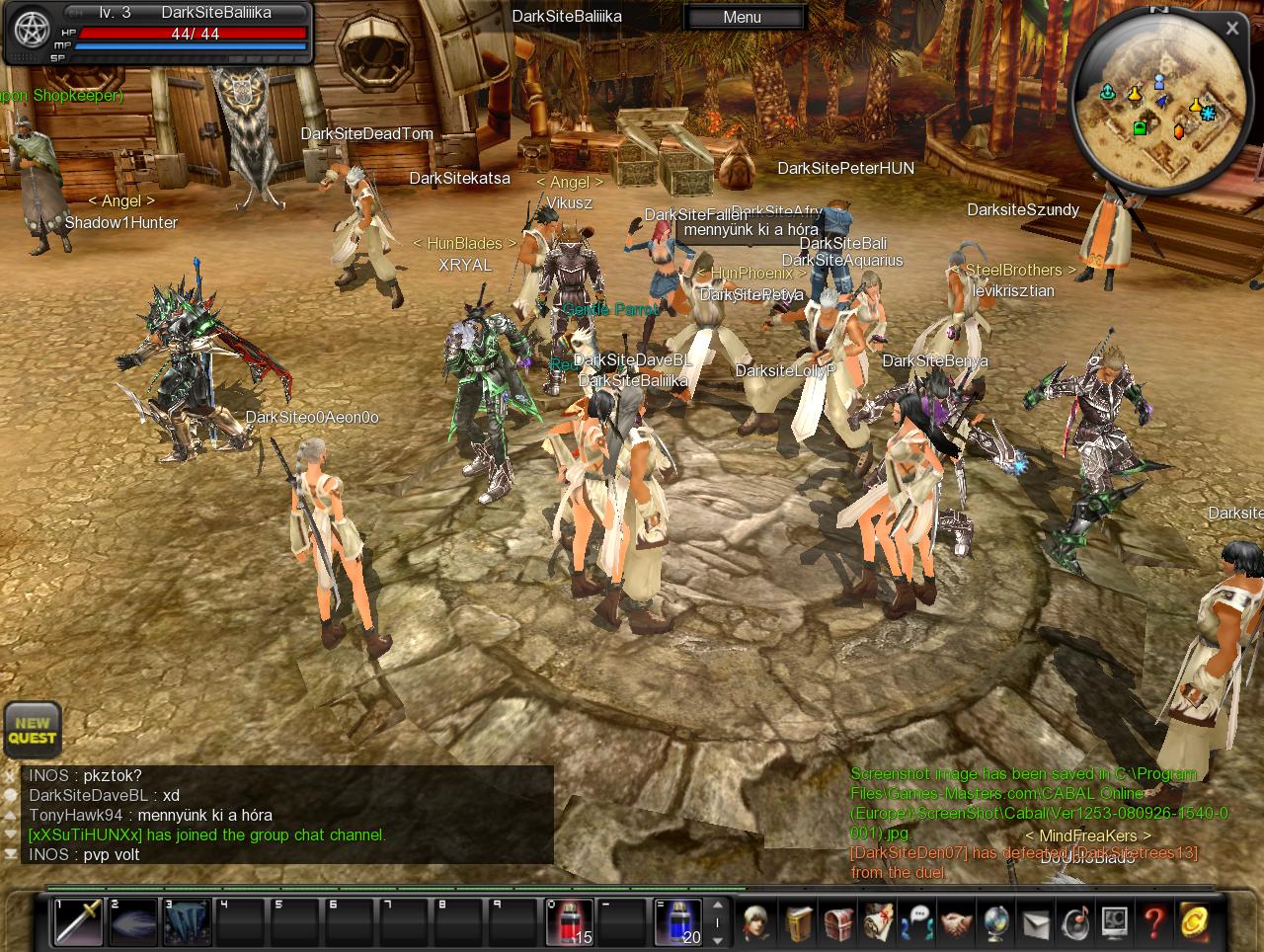The height and width of the screenshot is (952, 1264).
Task: Open the skill book icon
Action: (799, 922)
